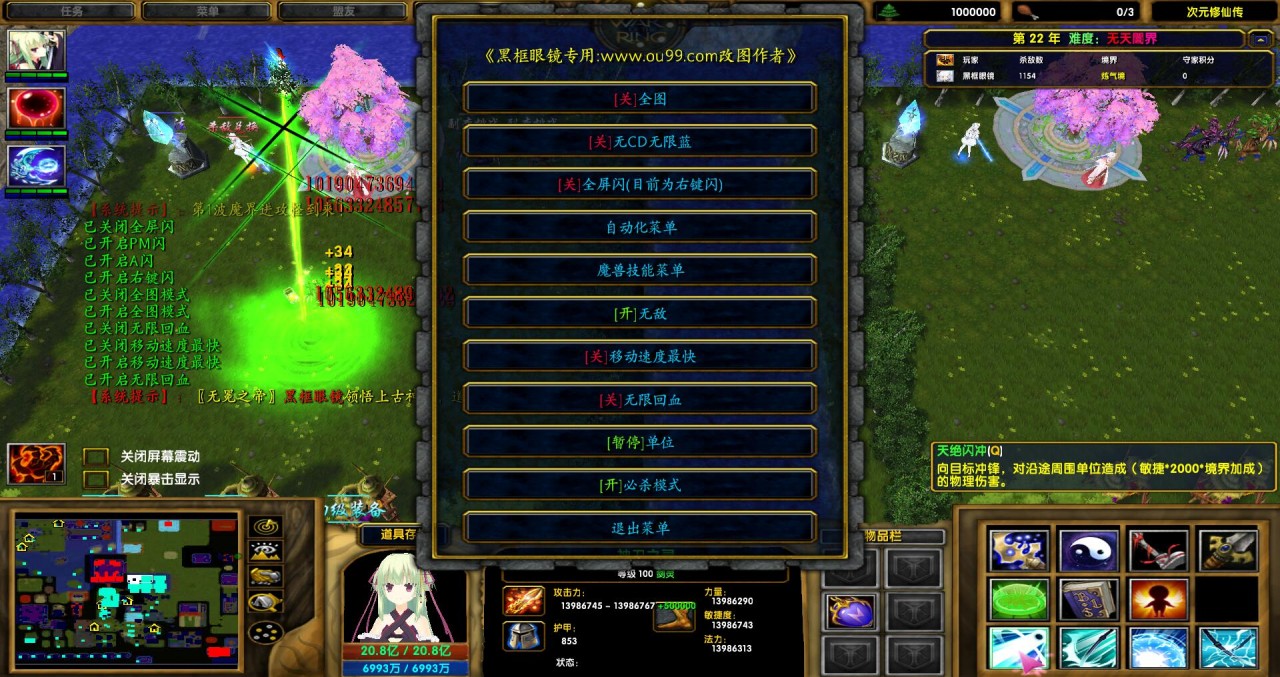The image size is (1280, 677).
Task: Open the 自动化菜单 submenu
Action: click(x=640, y=227)
